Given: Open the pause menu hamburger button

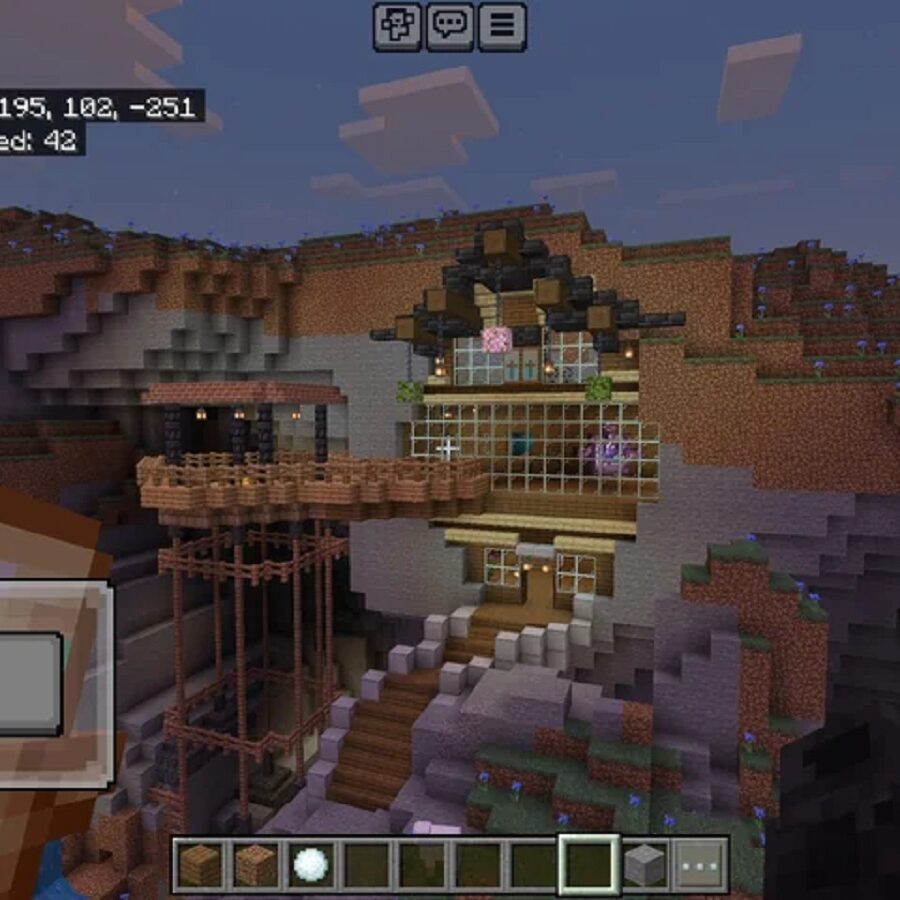Looking at the screenshot, I should pos(502,26).
